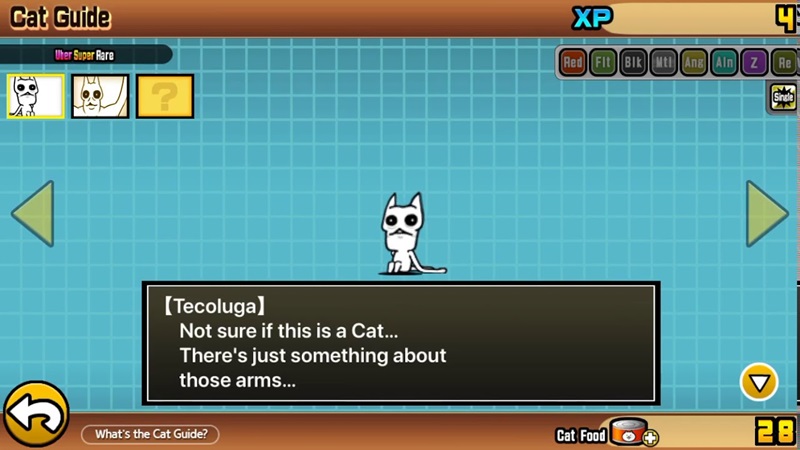Toggle the Ang angel trait filter
This screenshot has width=800, height=450.
(693, 63)
